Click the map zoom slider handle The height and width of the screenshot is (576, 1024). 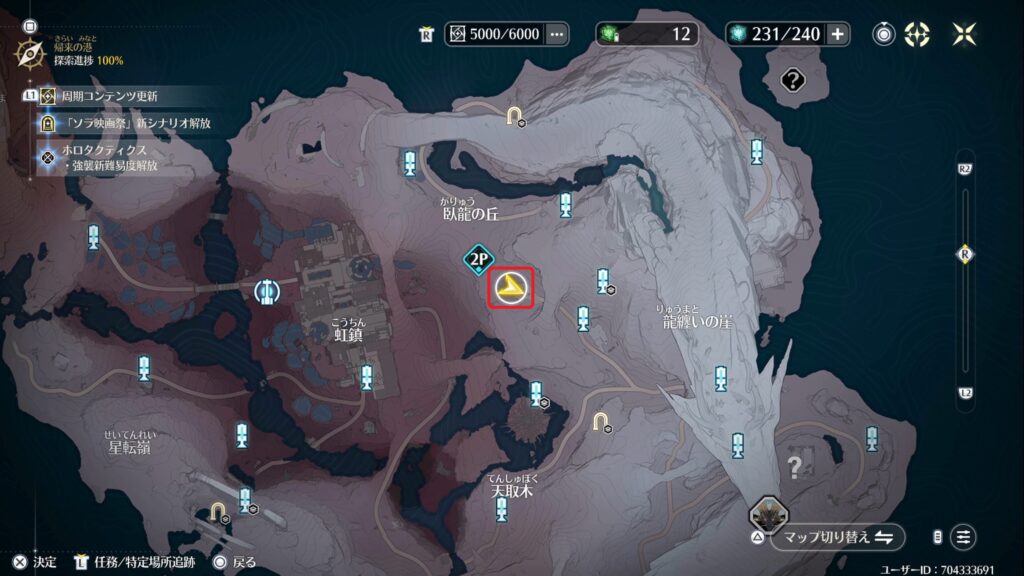[x=965, y=253]
